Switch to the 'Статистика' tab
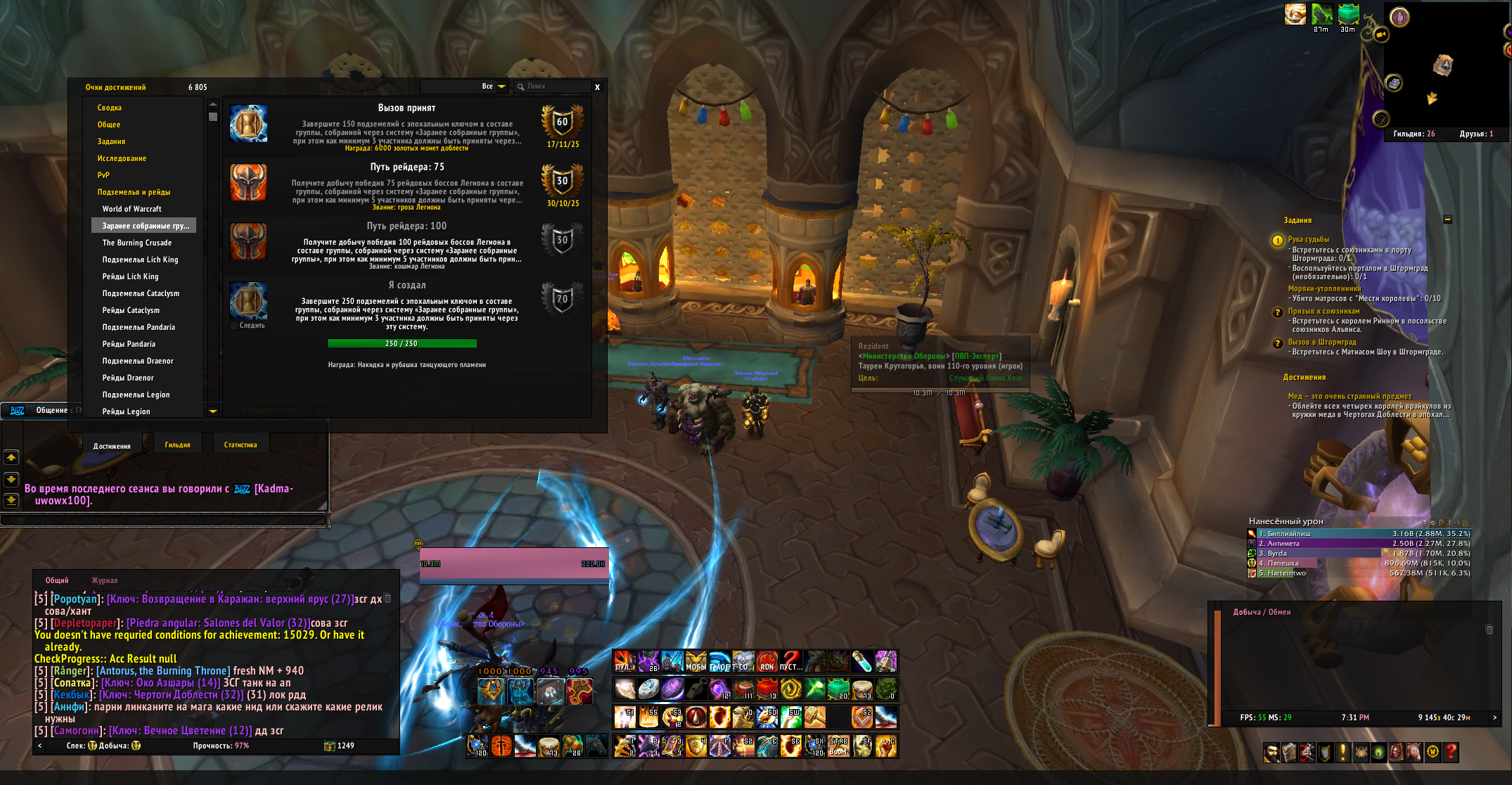1512x785 pixels. point(241,445)
